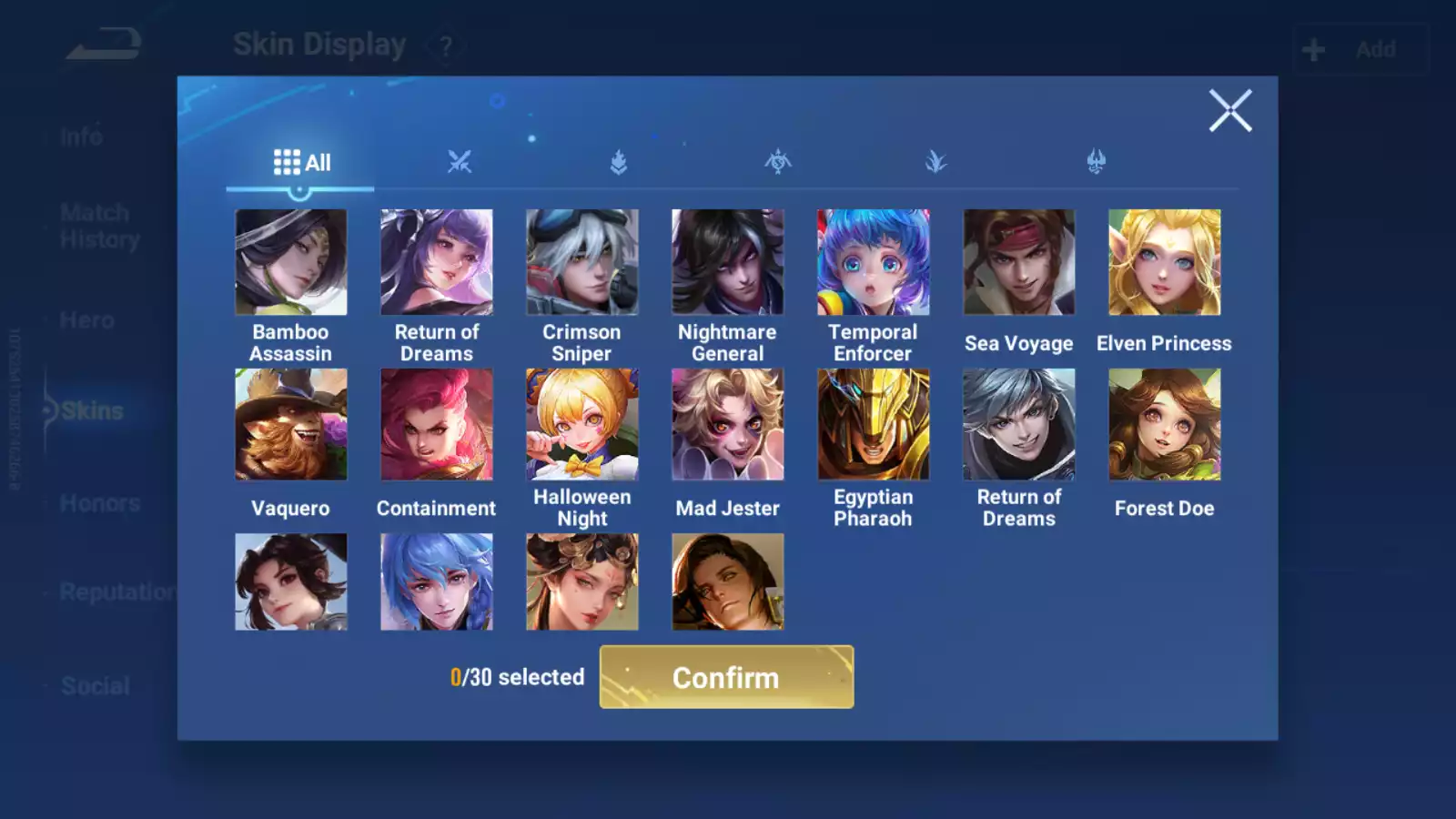Pick the Egyptian Pharaoh skin
The height and width of the screenshot is (819, 1456).
click(x=873, y=424)
